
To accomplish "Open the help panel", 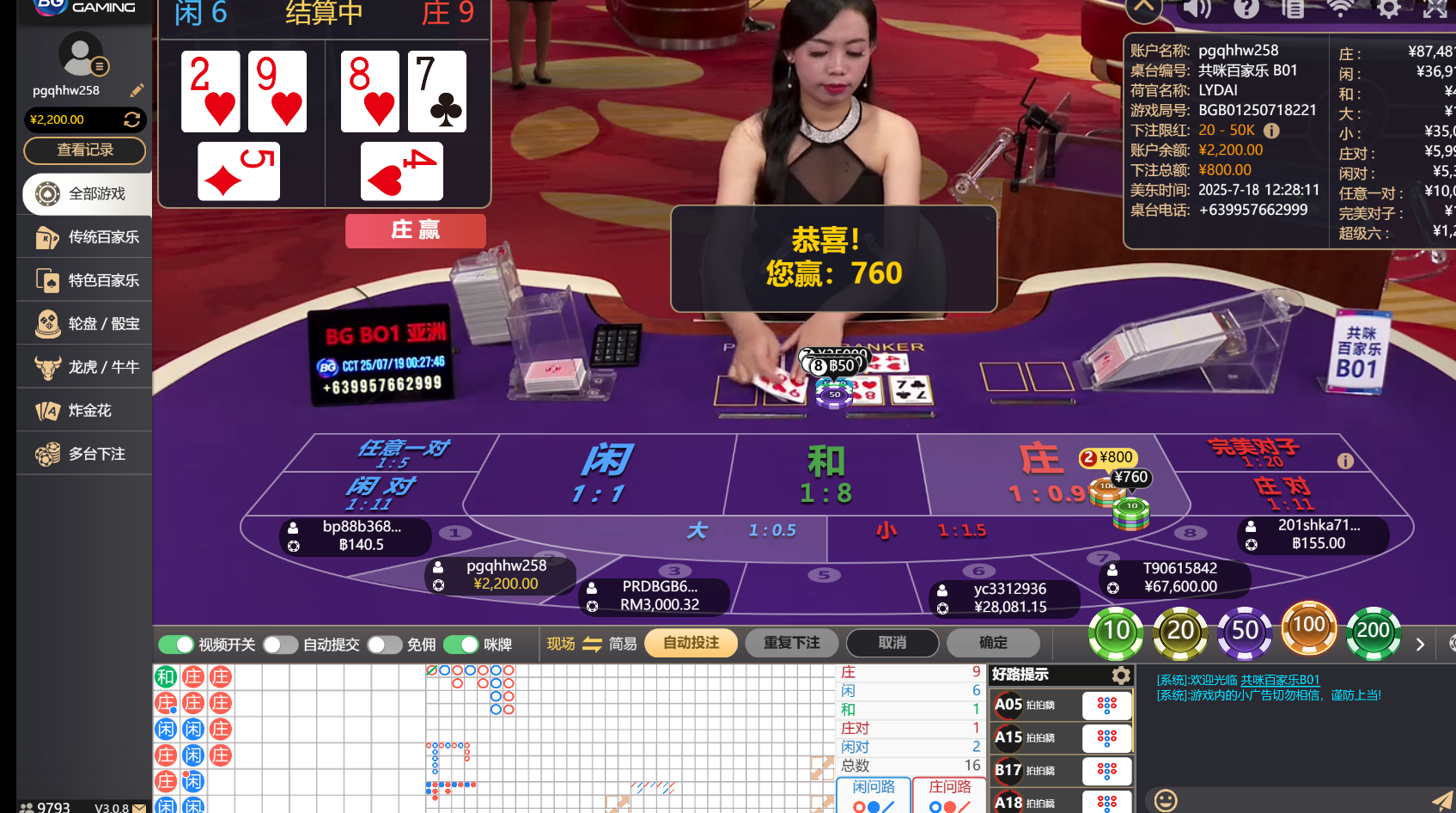I will (x=1246, y=10).
